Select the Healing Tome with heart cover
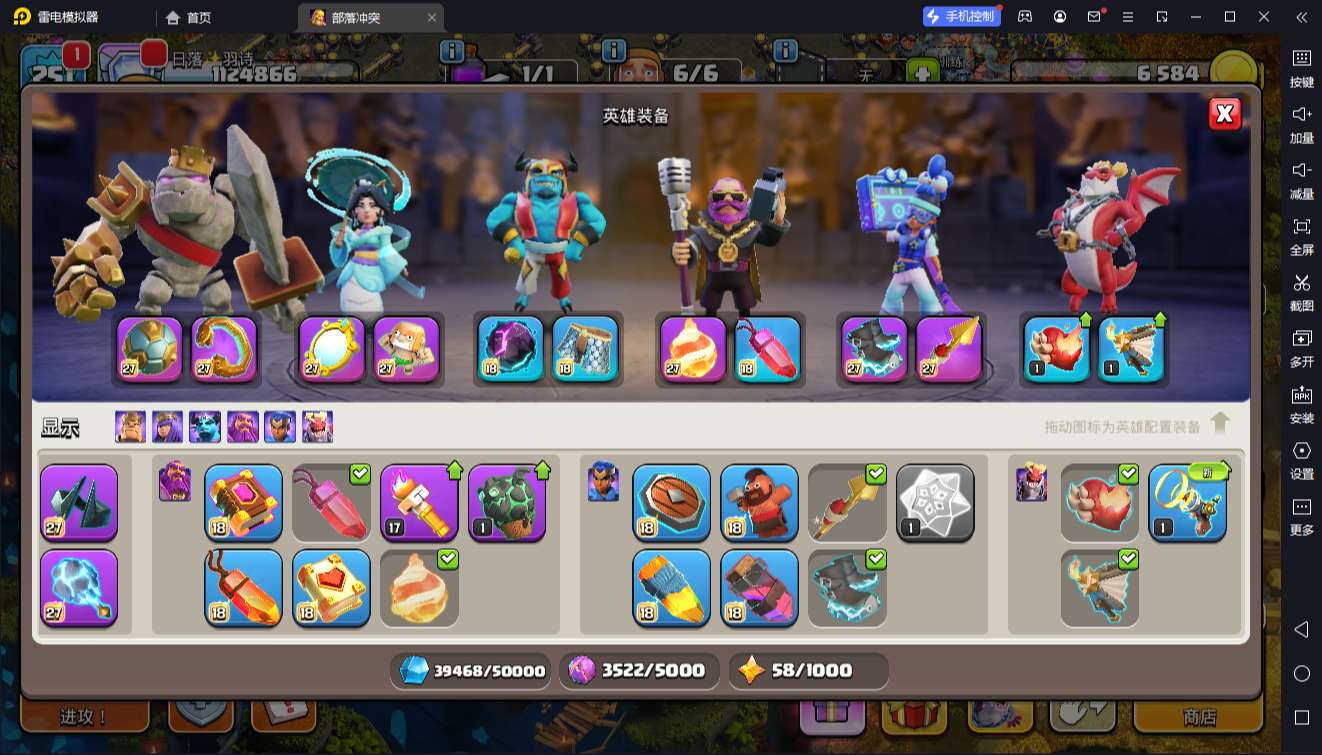Image resolution: width=1322 pixels, height=755 pixels. pos(332,587)
